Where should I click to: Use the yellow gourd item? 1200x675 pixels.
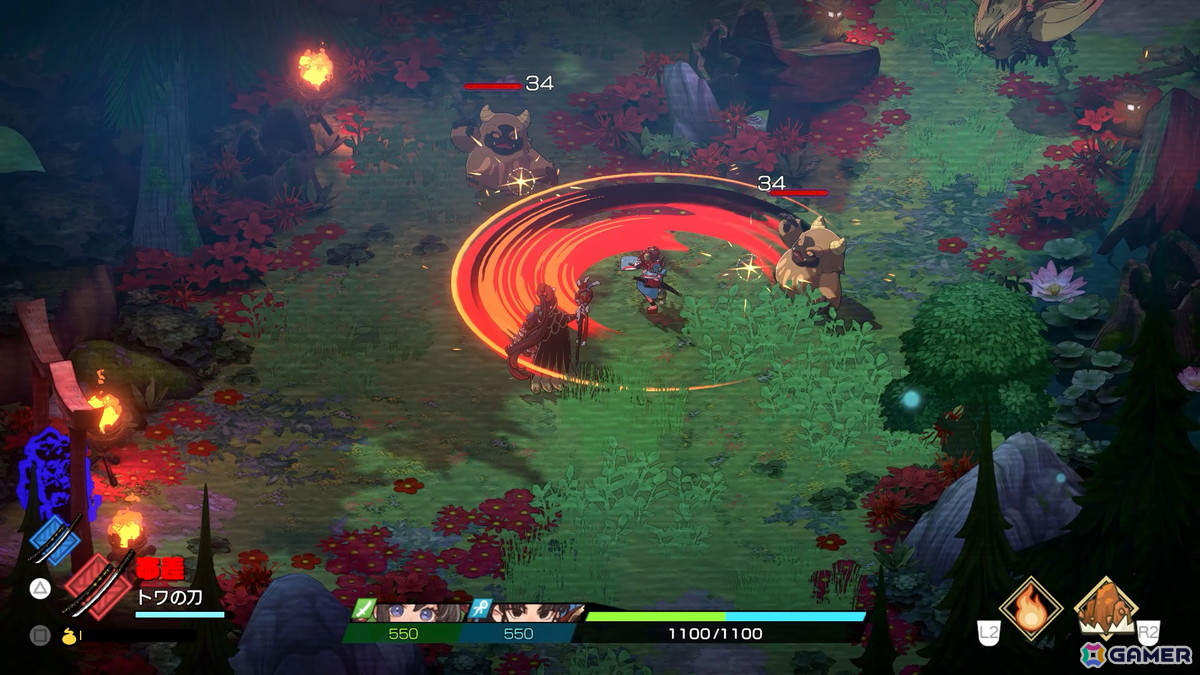coord(69,634)
